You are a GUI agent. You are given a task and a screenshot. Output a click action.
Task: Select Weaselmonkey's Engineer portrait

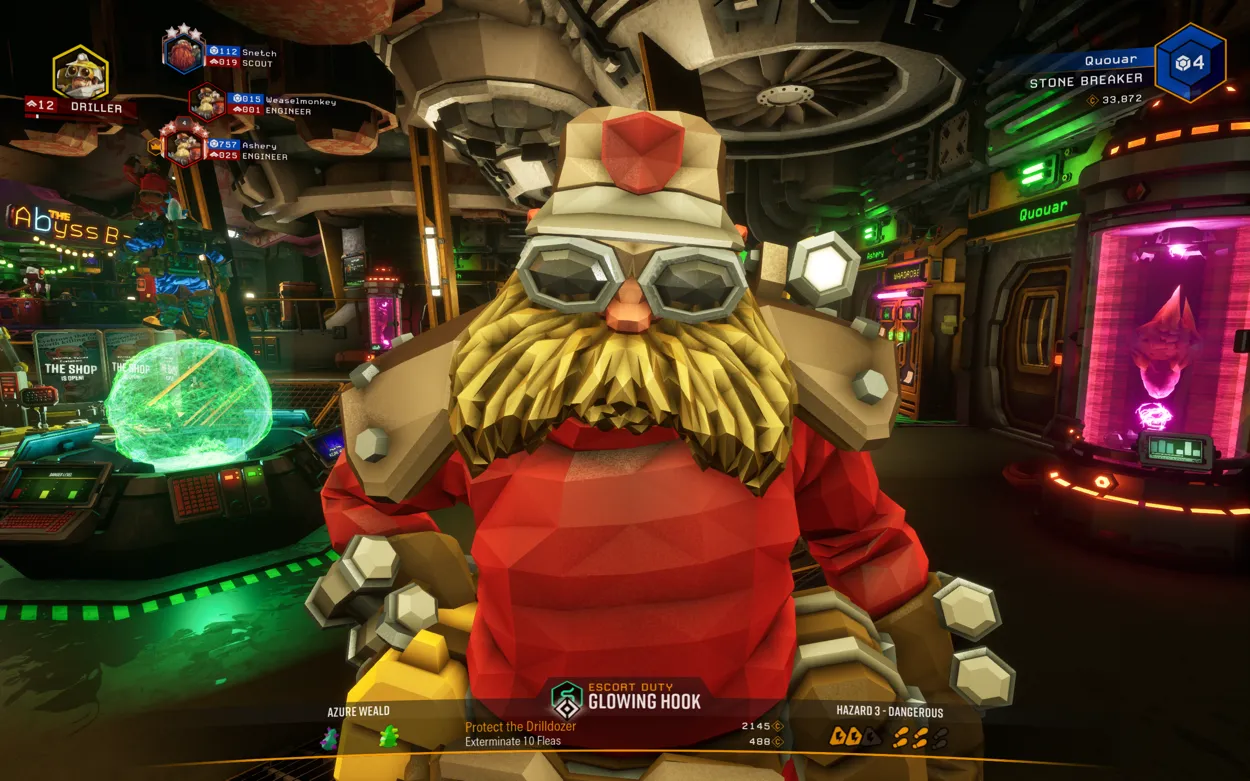(207, 102)
